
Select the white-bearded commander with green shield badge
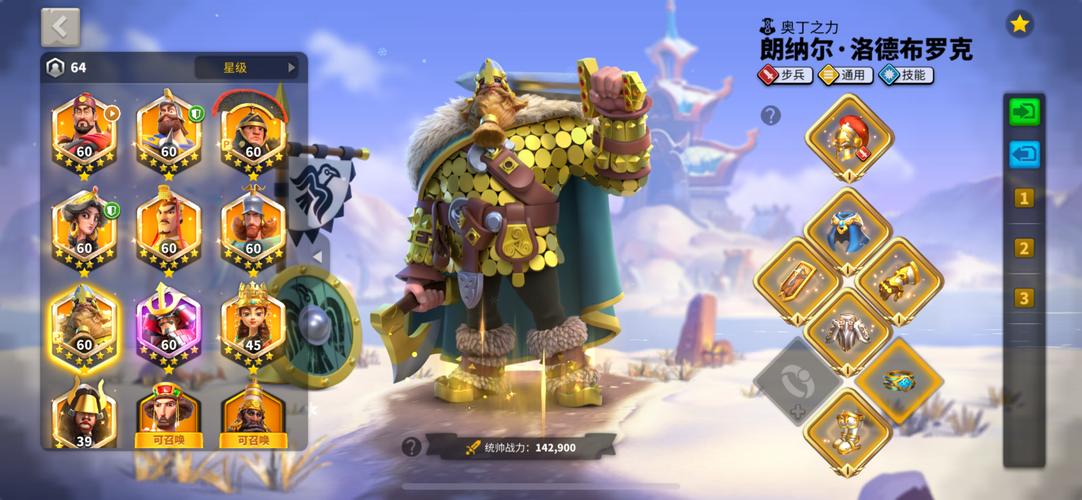168,131
